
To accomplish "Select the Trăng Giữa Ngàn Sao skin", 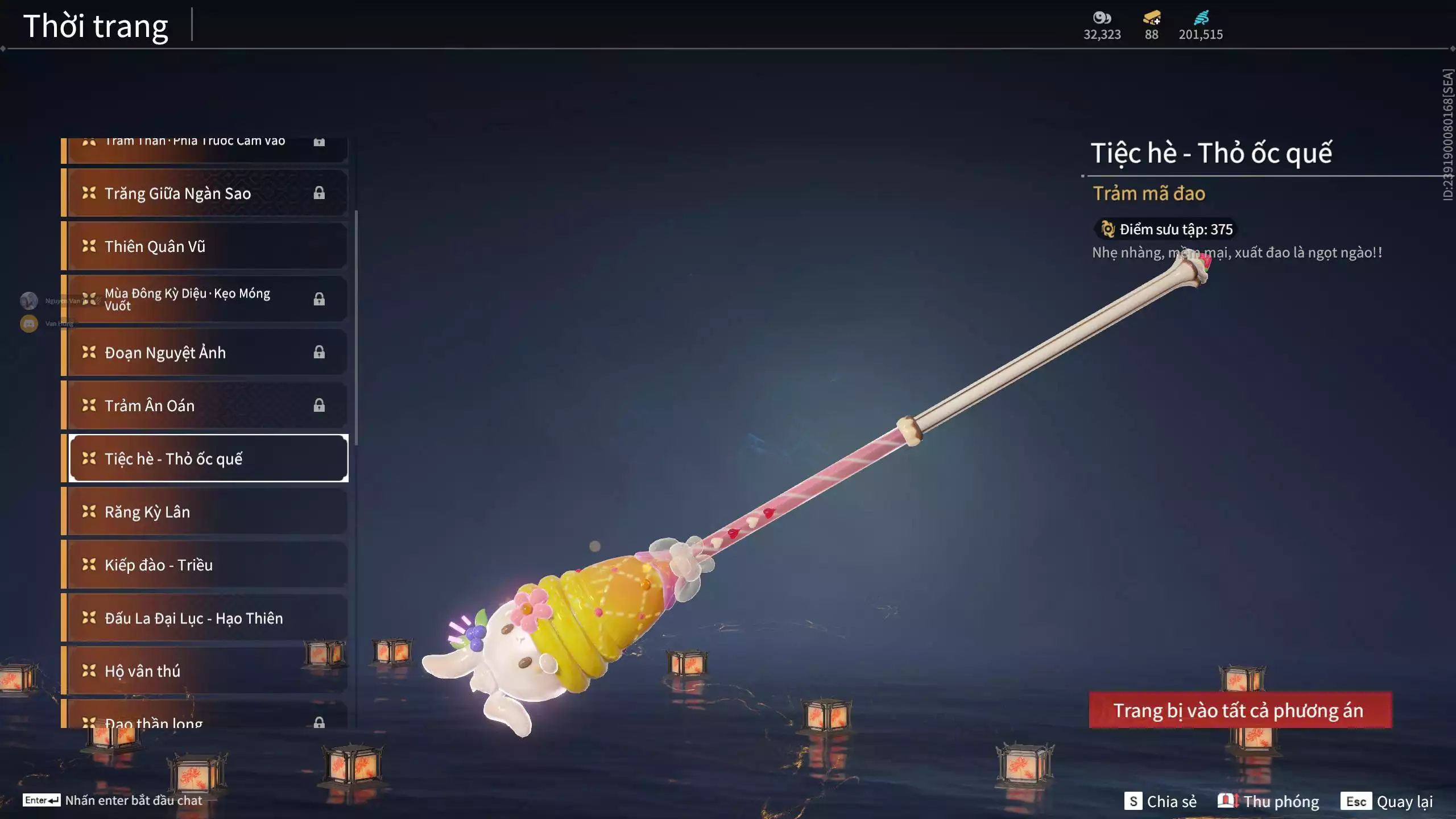I will pos(205,193).
